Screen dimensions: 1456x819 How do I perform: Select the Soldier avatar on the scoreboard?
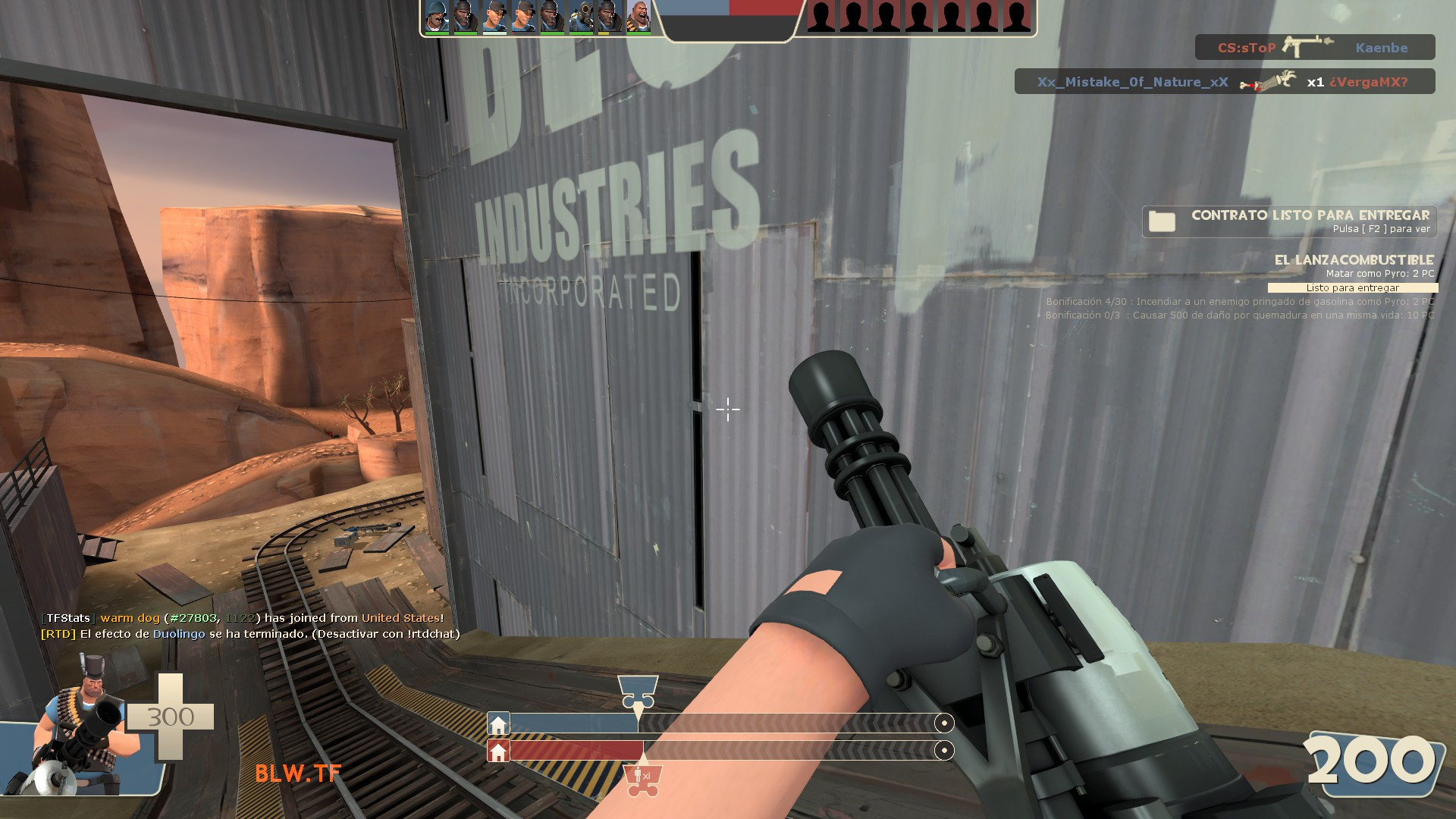(x=437, y=17)
